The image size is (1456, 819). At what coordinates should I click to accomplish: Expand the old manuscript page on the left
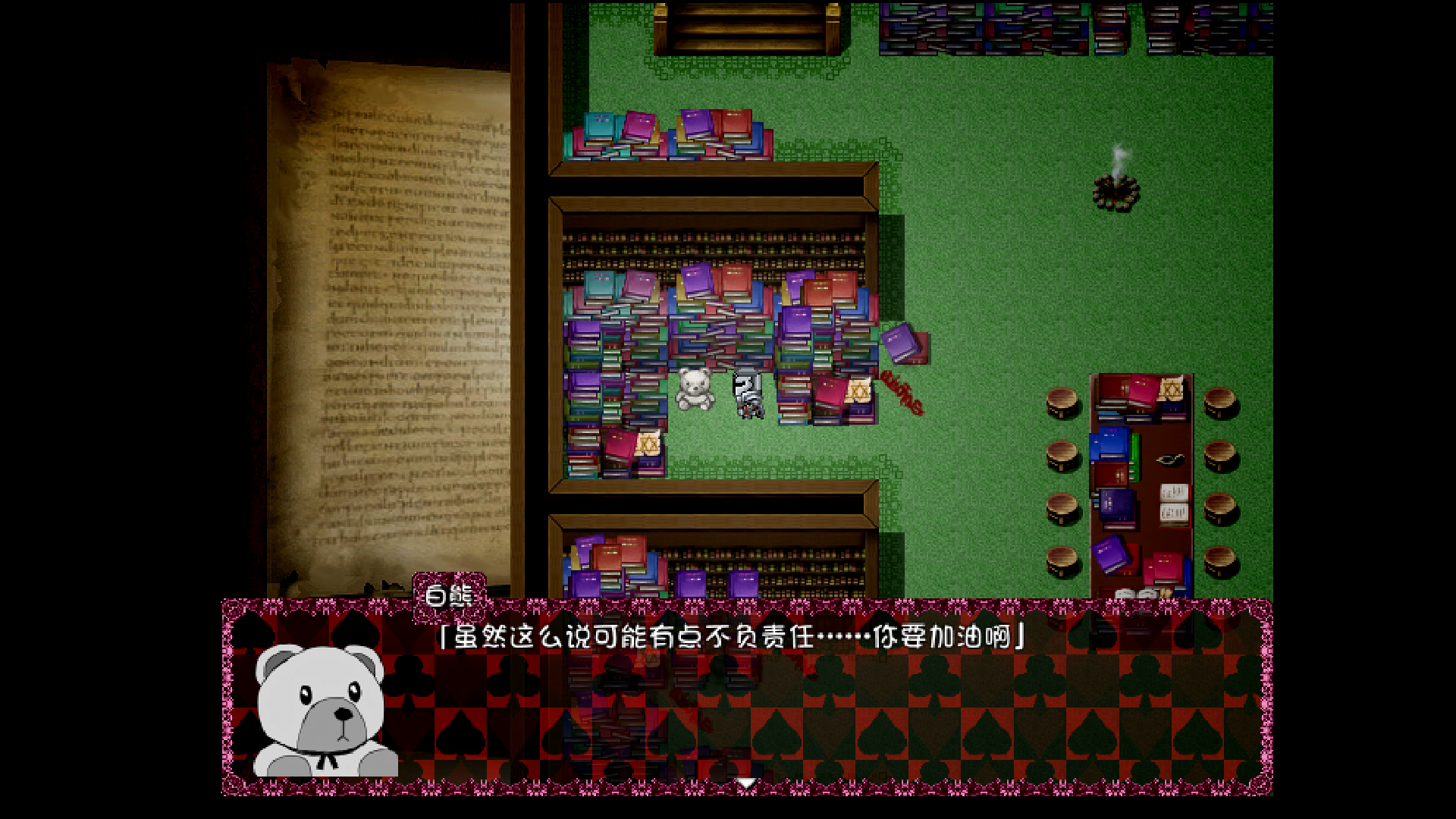tap(394, 318)
